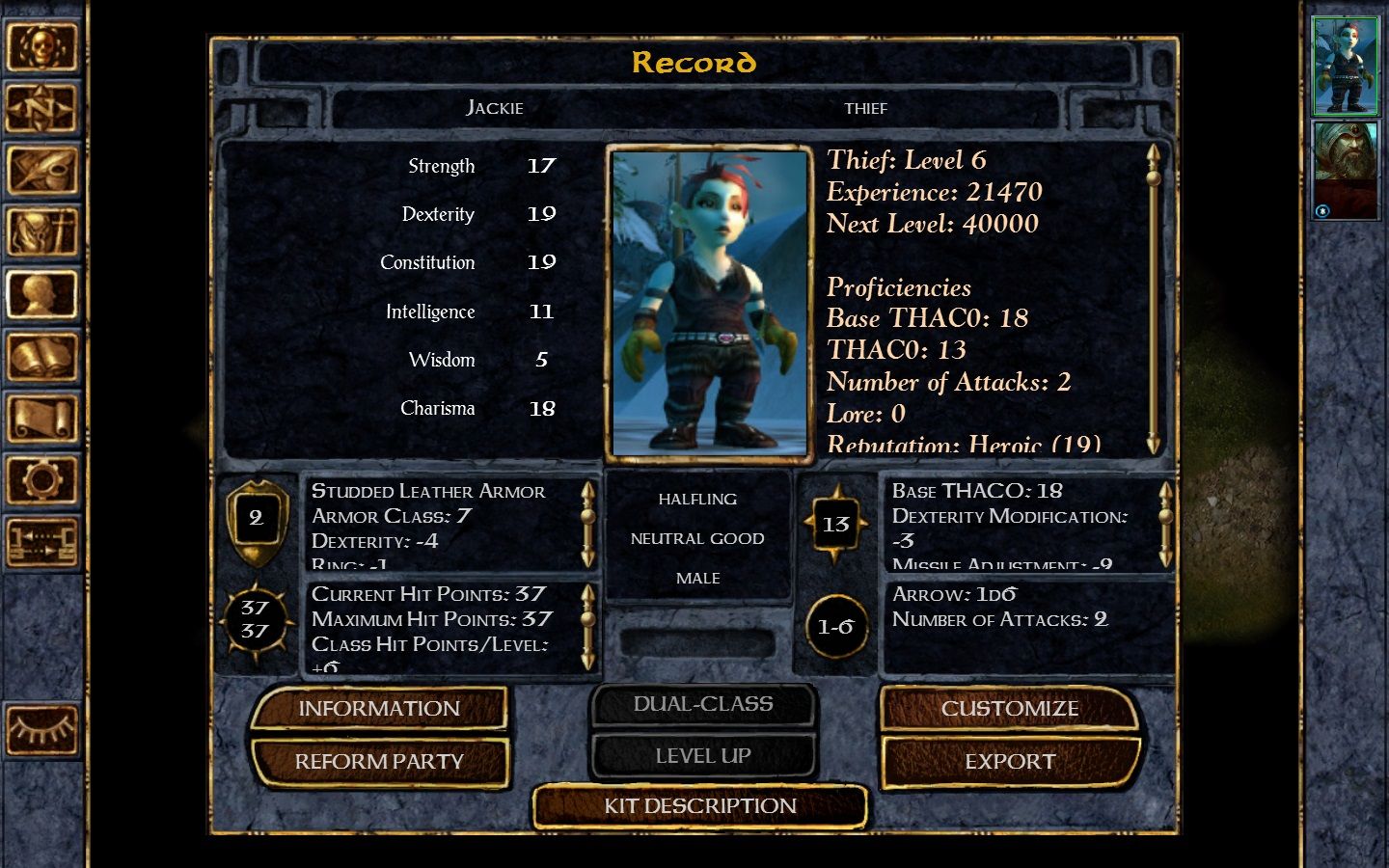Export the character with the Export button
Image resolution: width=1389 pixels, height=868 pixels.
point(1009,762)
